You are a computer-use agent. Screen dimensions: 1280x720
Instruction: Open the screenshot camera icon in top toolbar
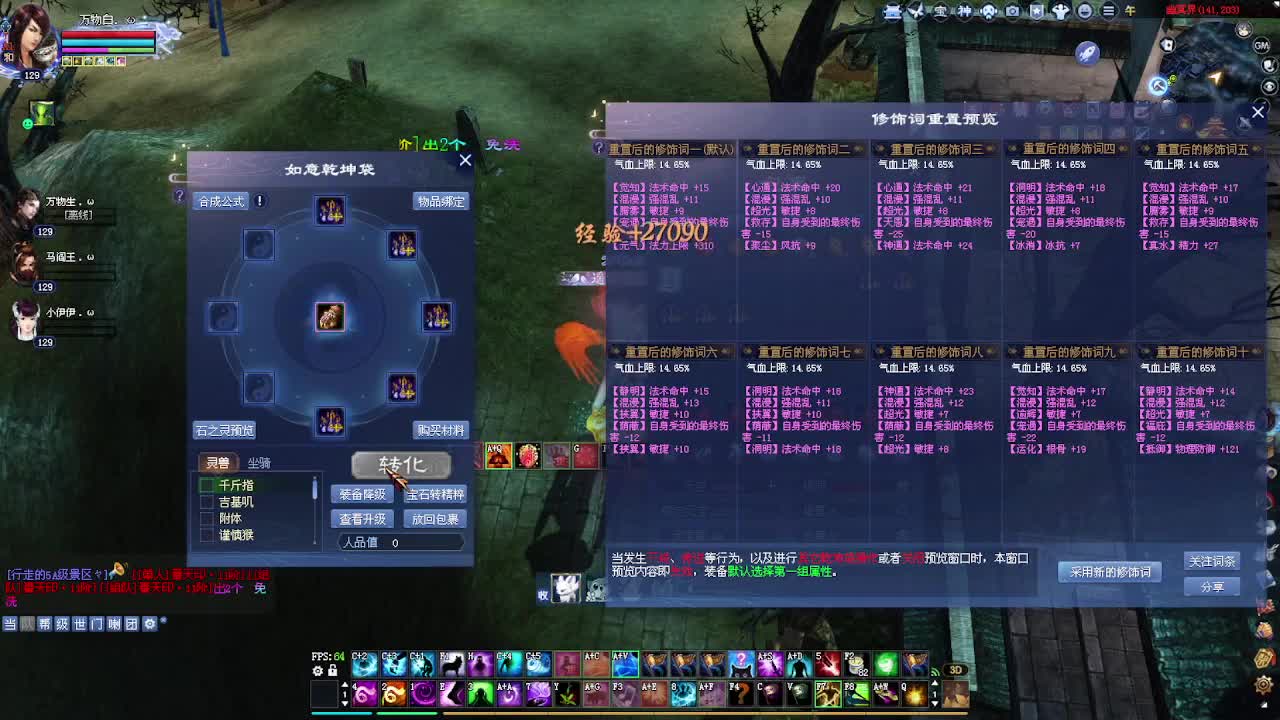point(1012,11)
